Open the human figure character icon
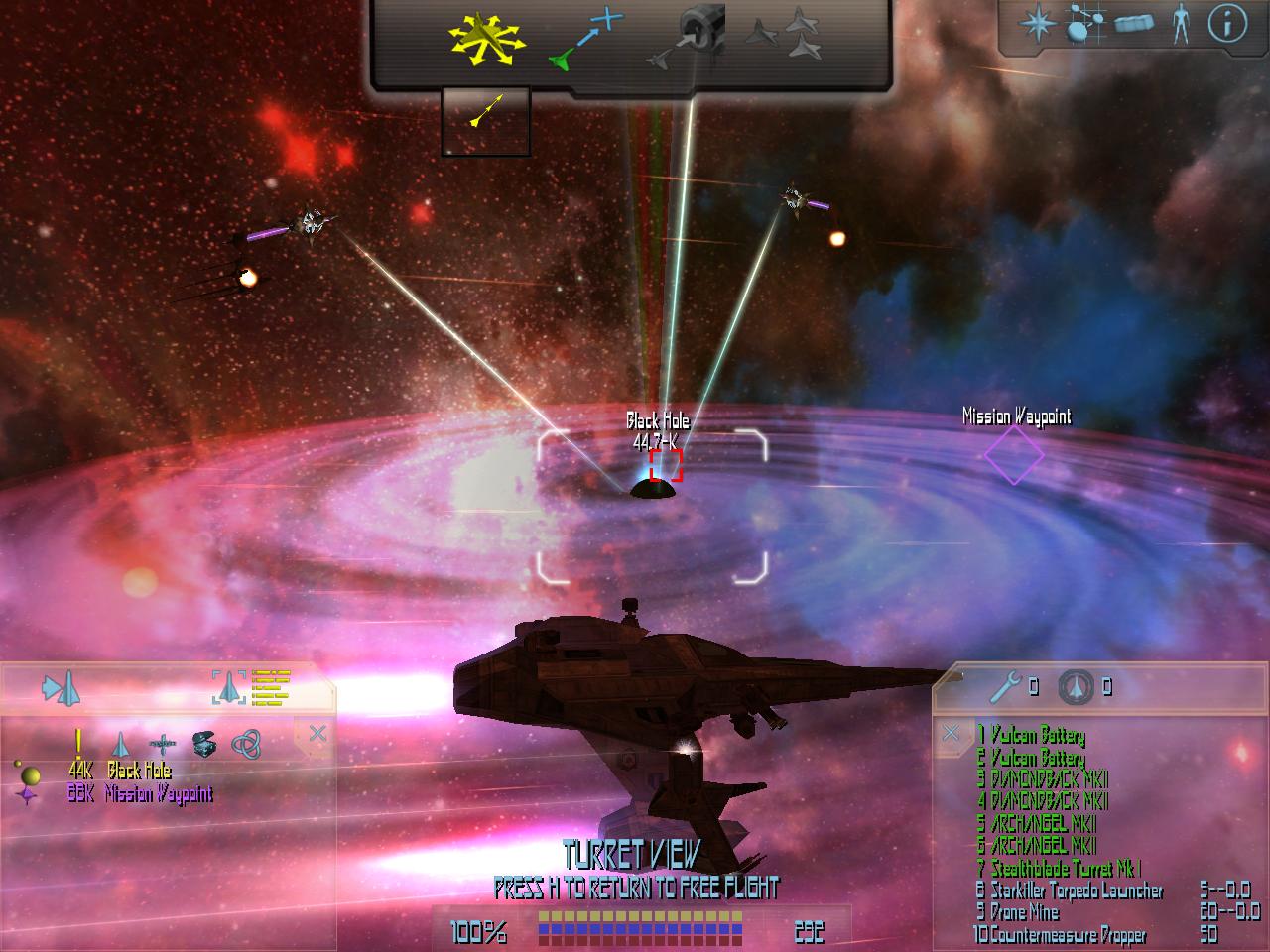This screenshot has width=1270, height=952. tap(1180, 24)
